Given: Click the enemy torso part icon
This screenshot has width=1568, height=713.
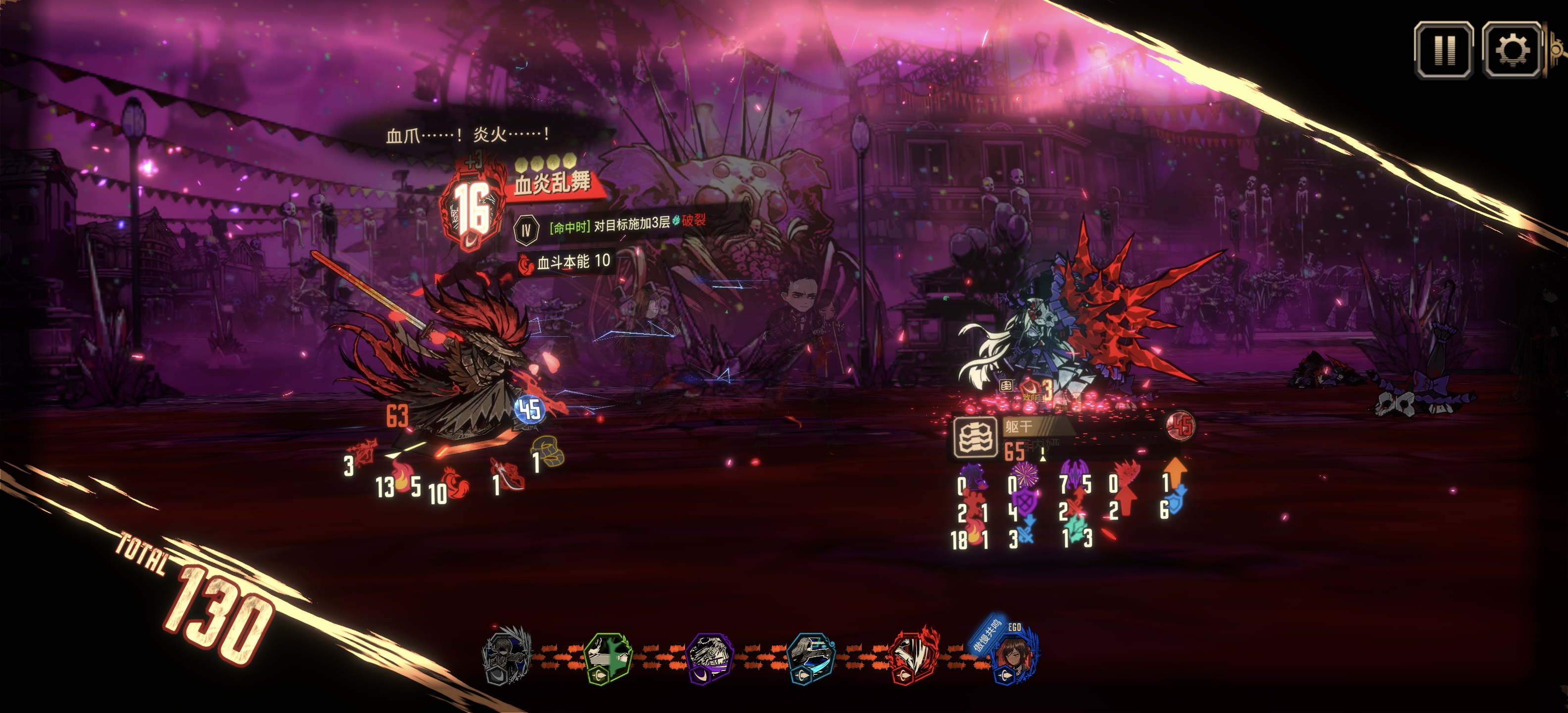Looking at the screenshot, I should click(x=975, y=437).
